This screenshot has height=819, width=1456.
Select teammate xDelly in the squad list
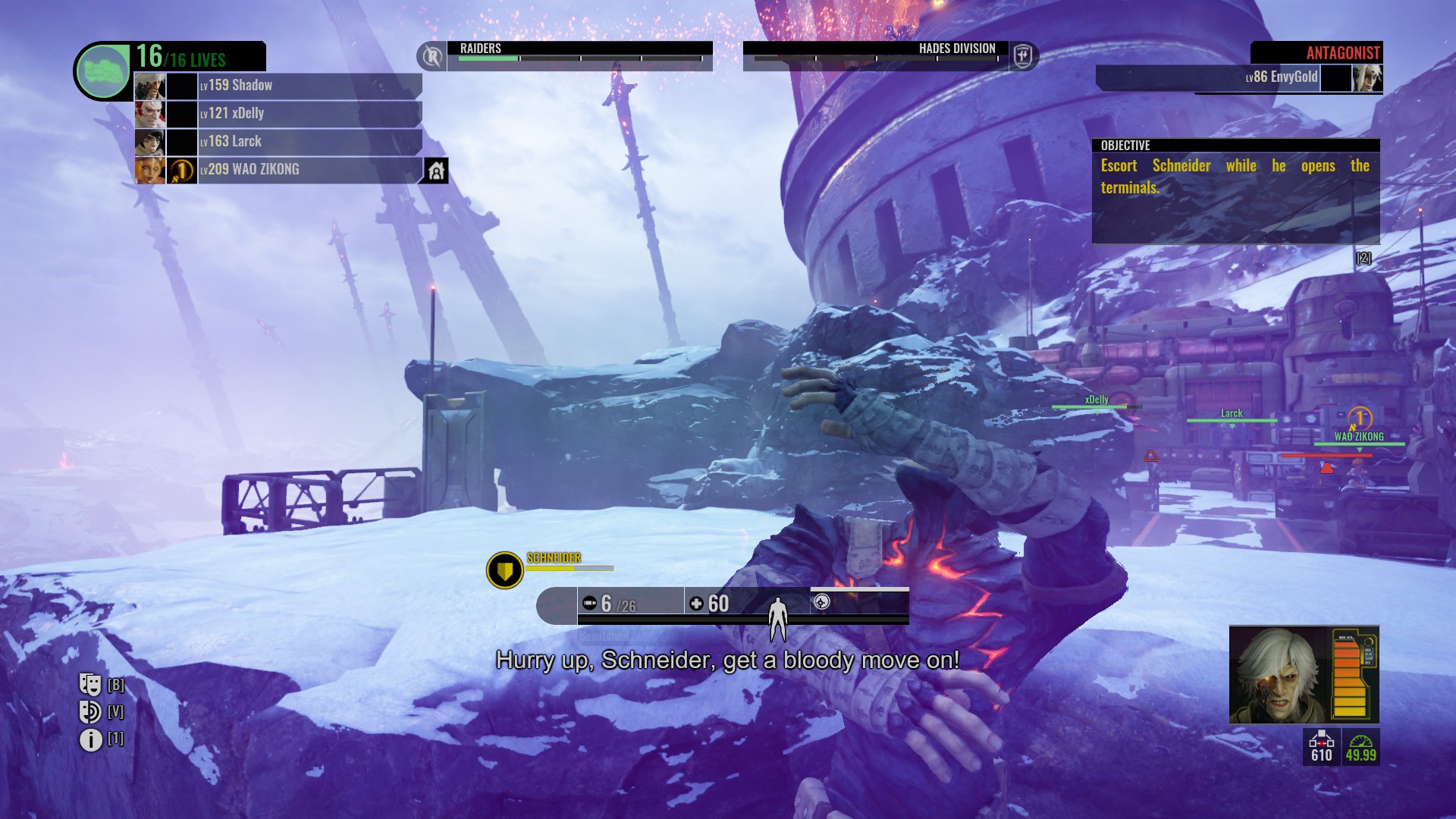[x=278, y=114]
